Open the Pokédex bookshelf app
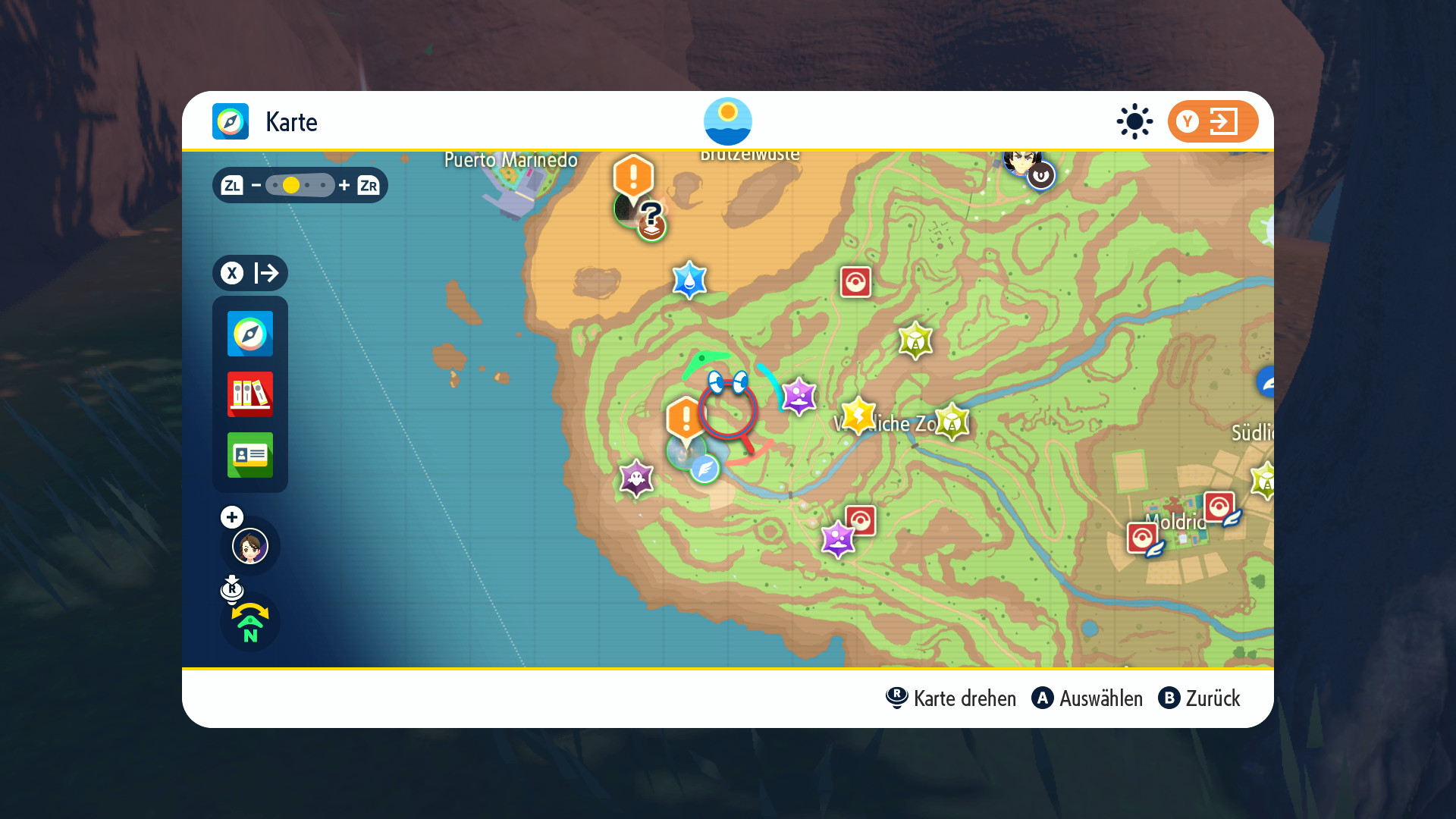The image size is (1456, 819). 250,394
